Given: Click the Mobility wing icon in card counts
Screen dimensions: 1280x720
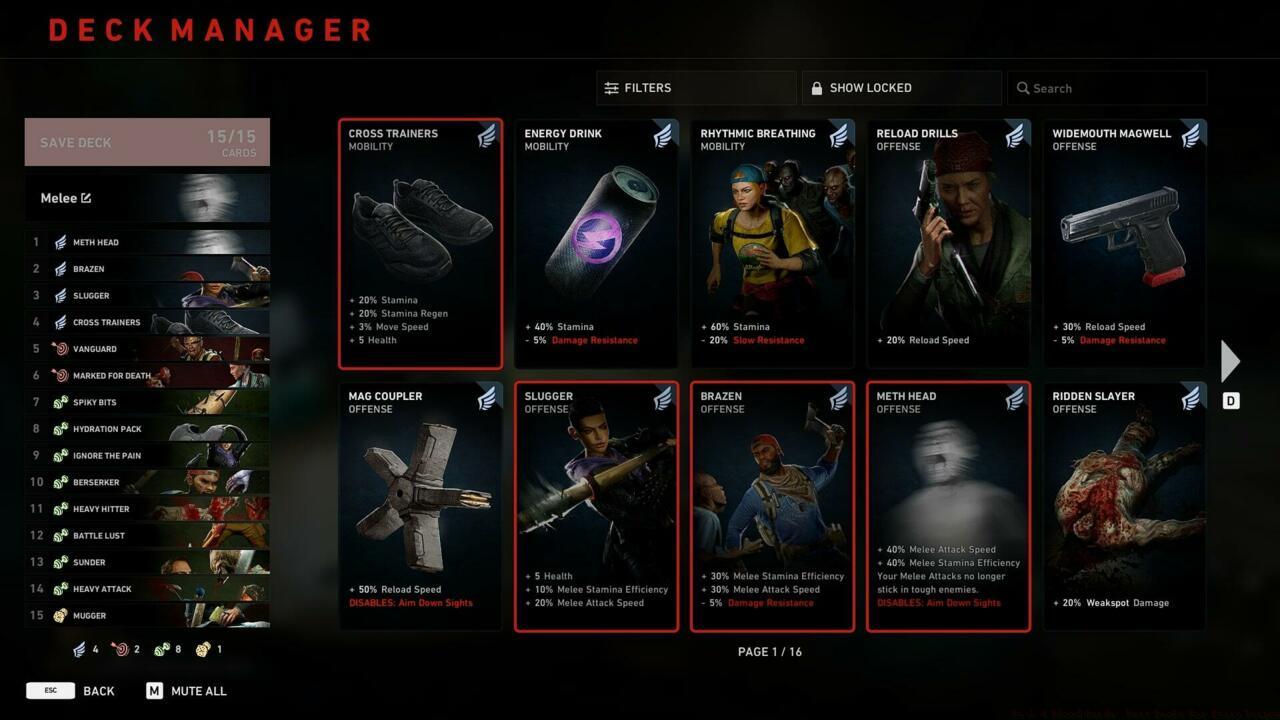Looking at the screenshot, I should point(79,649).
